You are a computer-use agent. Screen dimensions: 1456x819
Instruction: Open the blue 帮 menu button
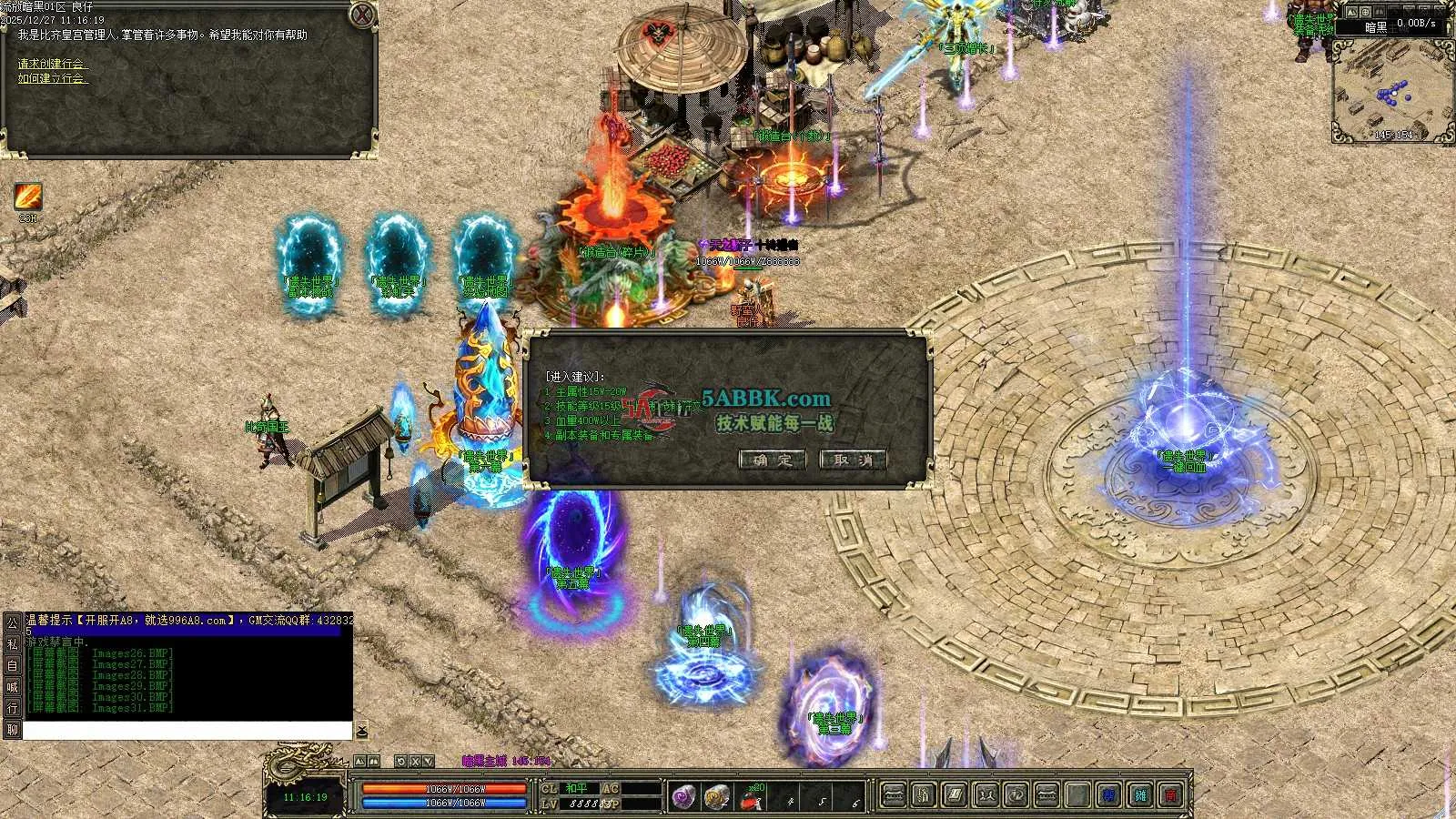click(1108, 796)
